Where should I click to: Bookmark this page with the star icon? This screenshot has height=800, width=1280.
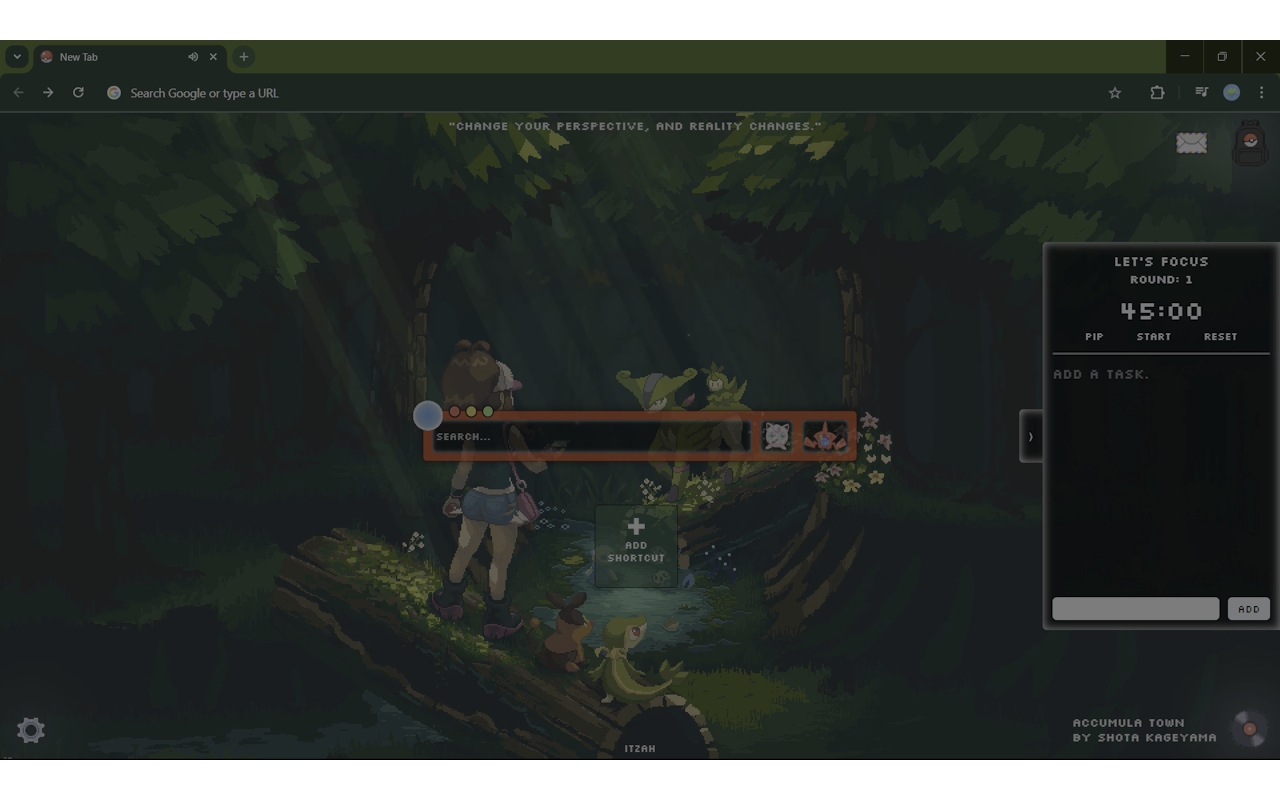tap(1115, 92)
